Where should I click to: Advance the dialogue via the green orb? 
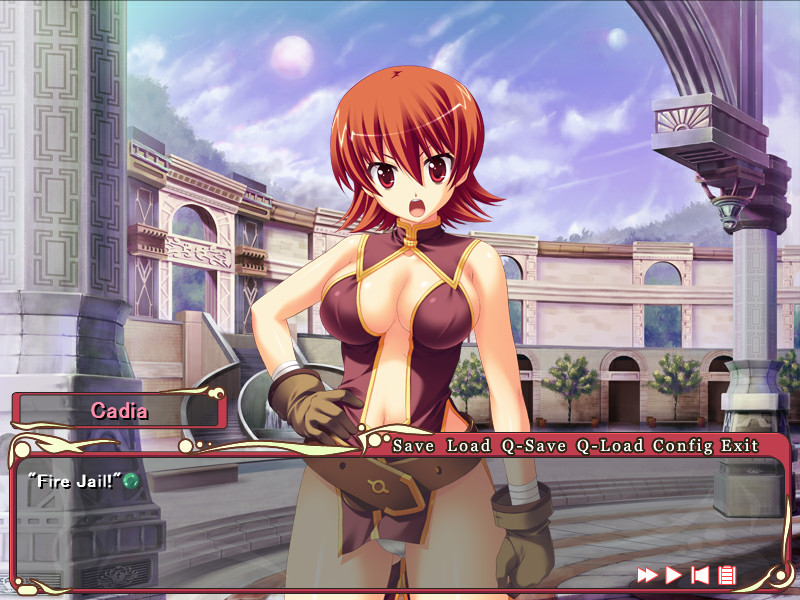(130, 481)
